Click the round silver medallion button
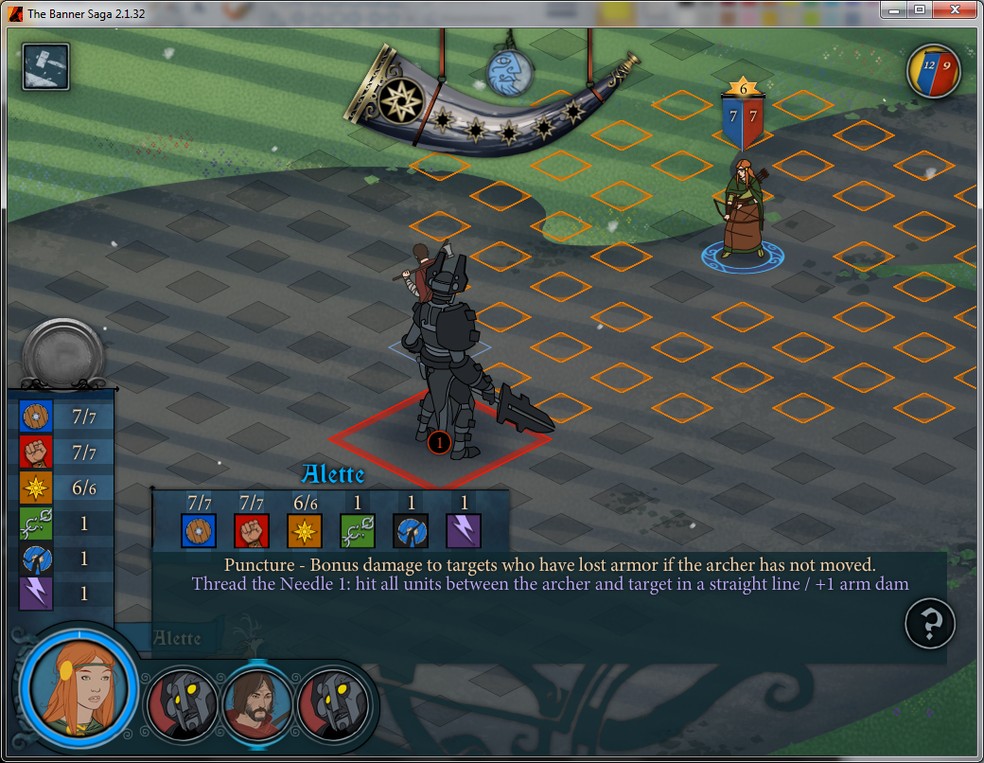This screenshot has width=984, height=763. point(62,352)
